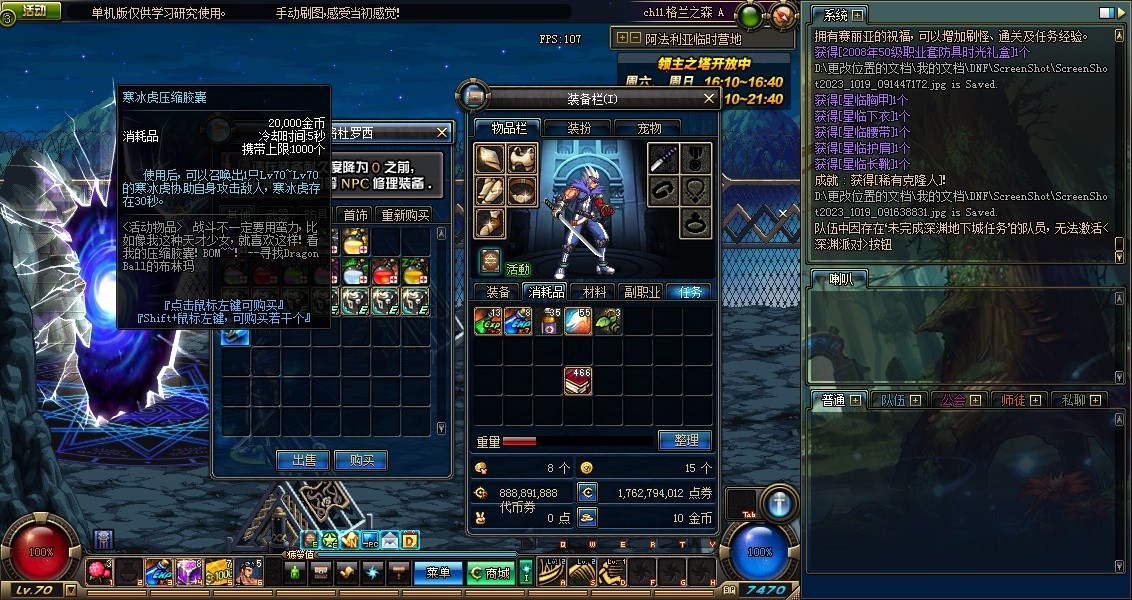Screen dimensions: 1132x600
Task: Close the NPC shop window
Action: 443,132
